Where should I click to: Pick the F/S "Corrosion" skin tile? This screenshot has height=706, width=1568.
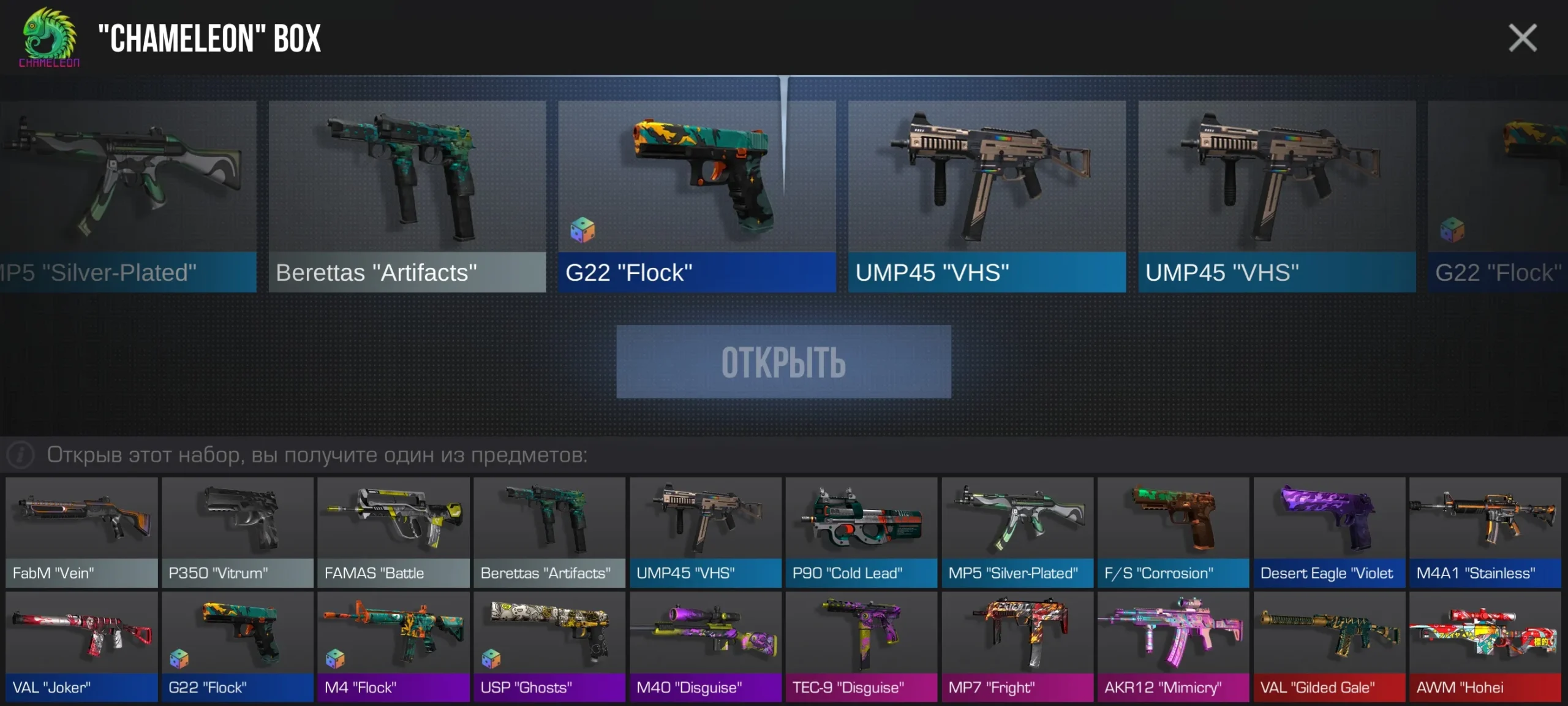pos(1173,532)
